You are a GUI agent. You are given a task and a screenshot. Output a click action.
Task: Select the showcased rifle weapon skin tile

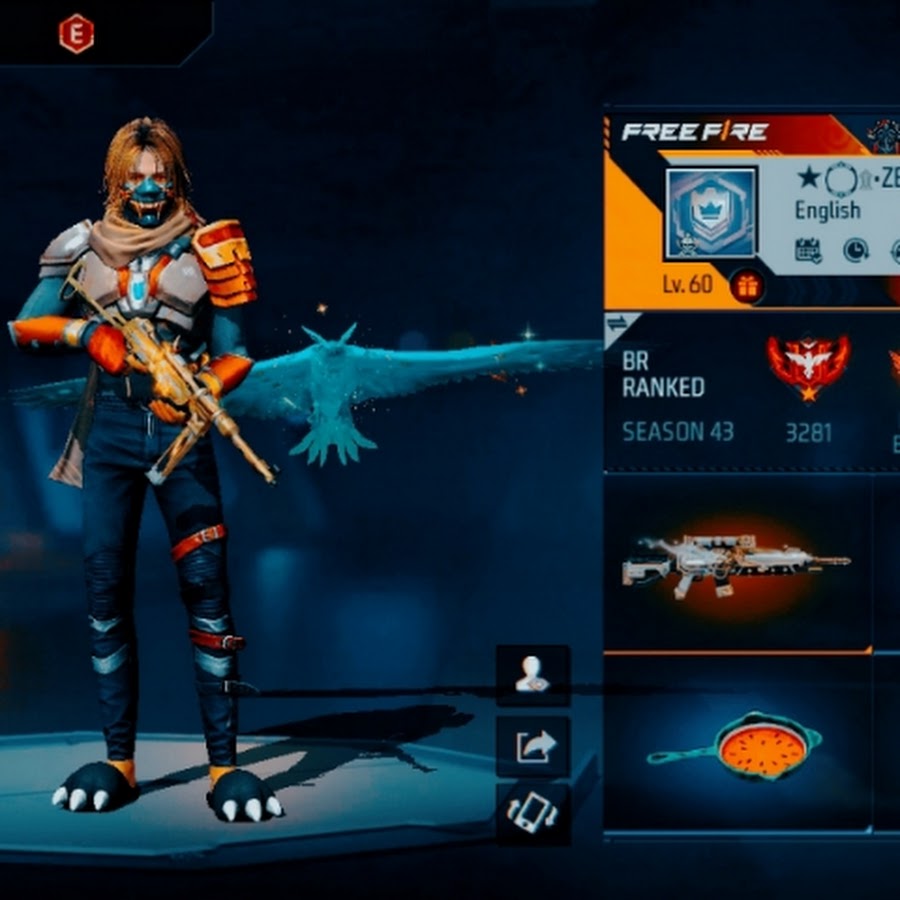[x=735, y=563]
